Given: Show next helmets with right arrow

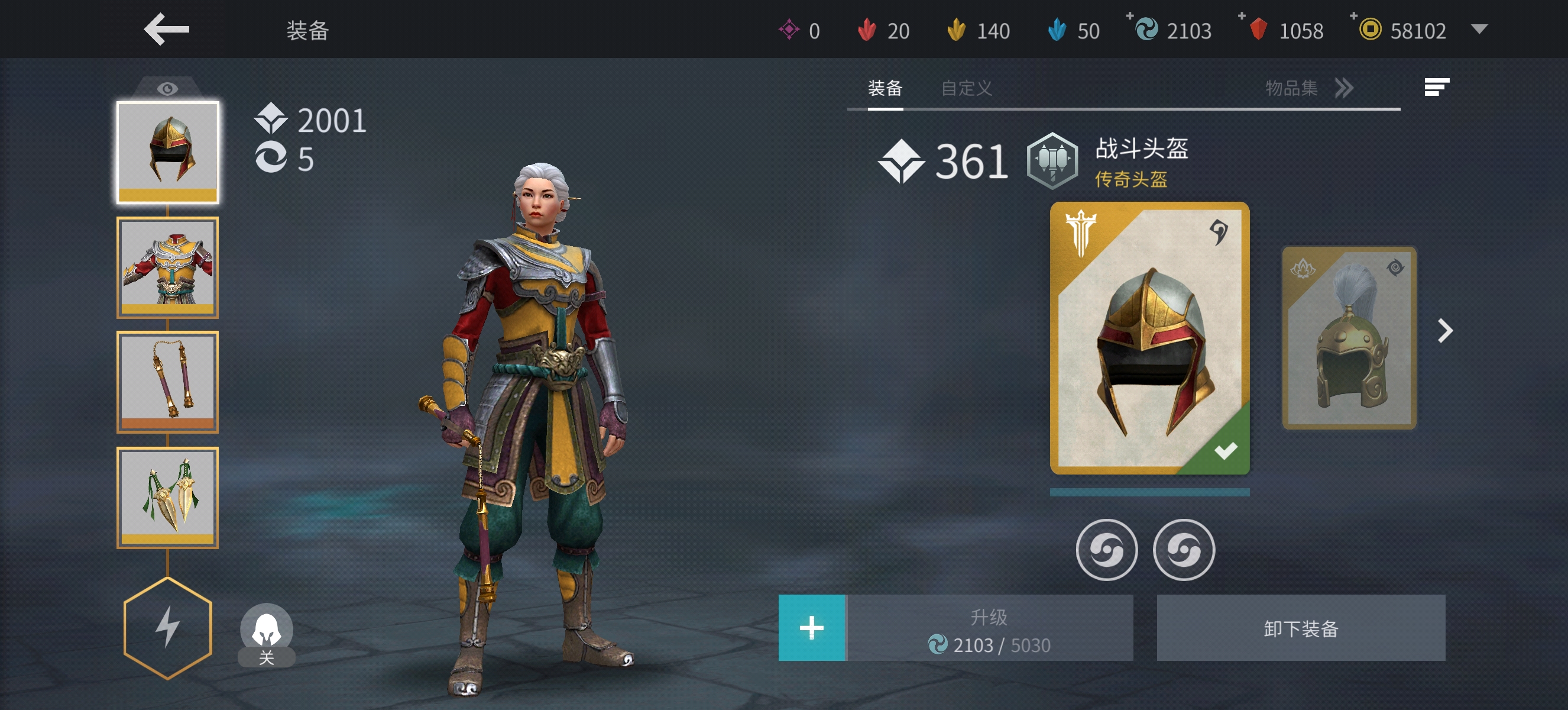Looking at the screenshot, I should tap(1444, 331).
